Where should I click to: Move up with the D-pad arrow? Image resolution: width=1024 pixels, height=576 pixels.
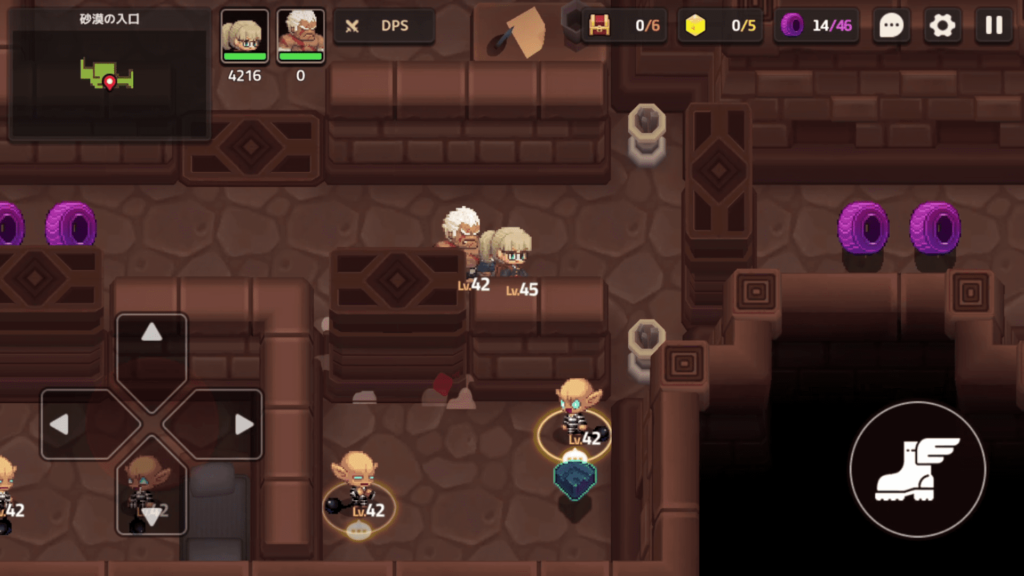[x=152, y=335]
